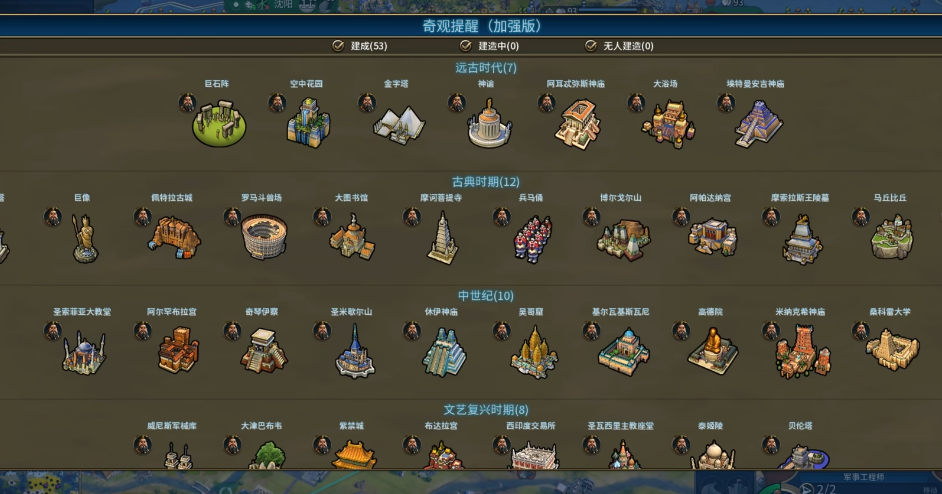Choose the 奇琴伊察 Chichen Itza wonder icon
942x494 pixels.
tap(263, 351)
